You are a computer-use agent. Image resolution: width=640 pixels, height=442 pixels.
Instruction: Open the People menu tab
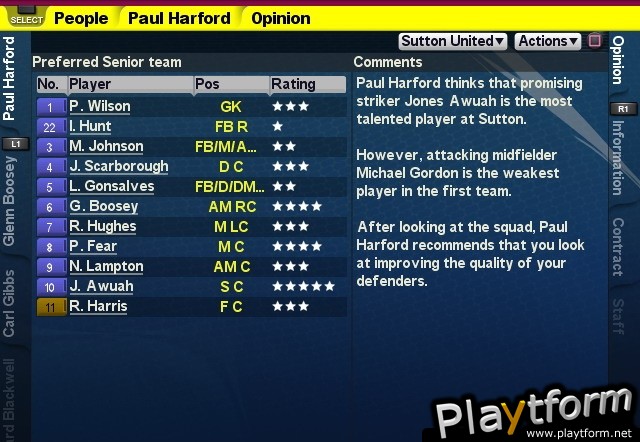point(81,18)
